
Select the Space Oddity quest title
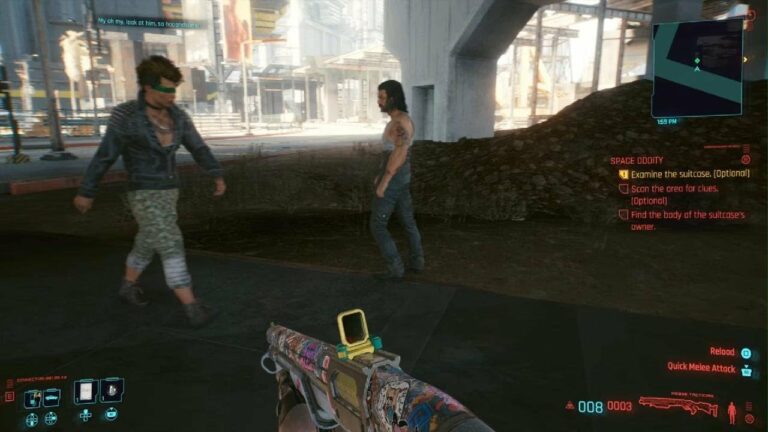pyautogui.click(x=636, y=160)
